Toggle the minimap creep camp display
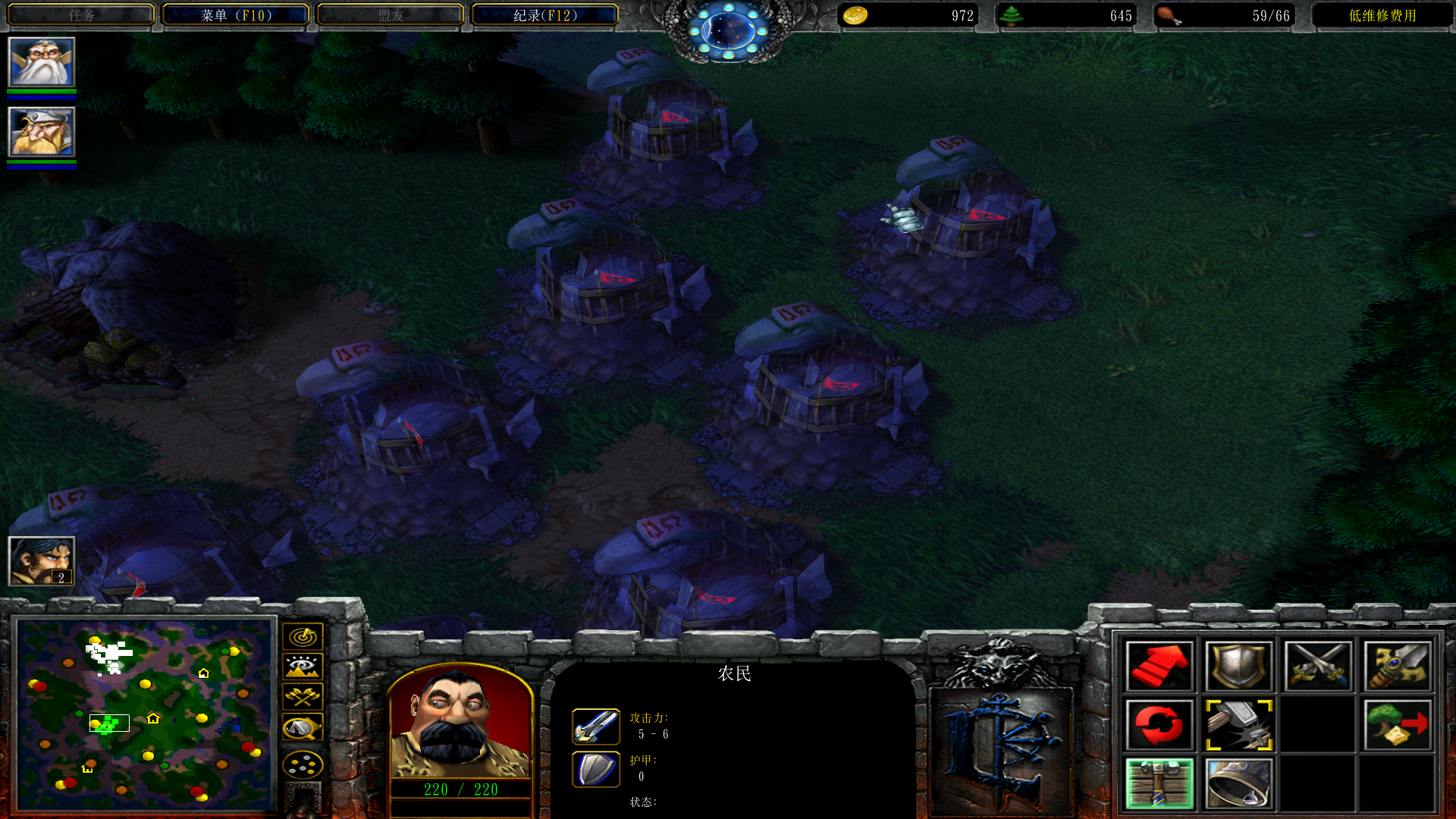 (303, 728)
